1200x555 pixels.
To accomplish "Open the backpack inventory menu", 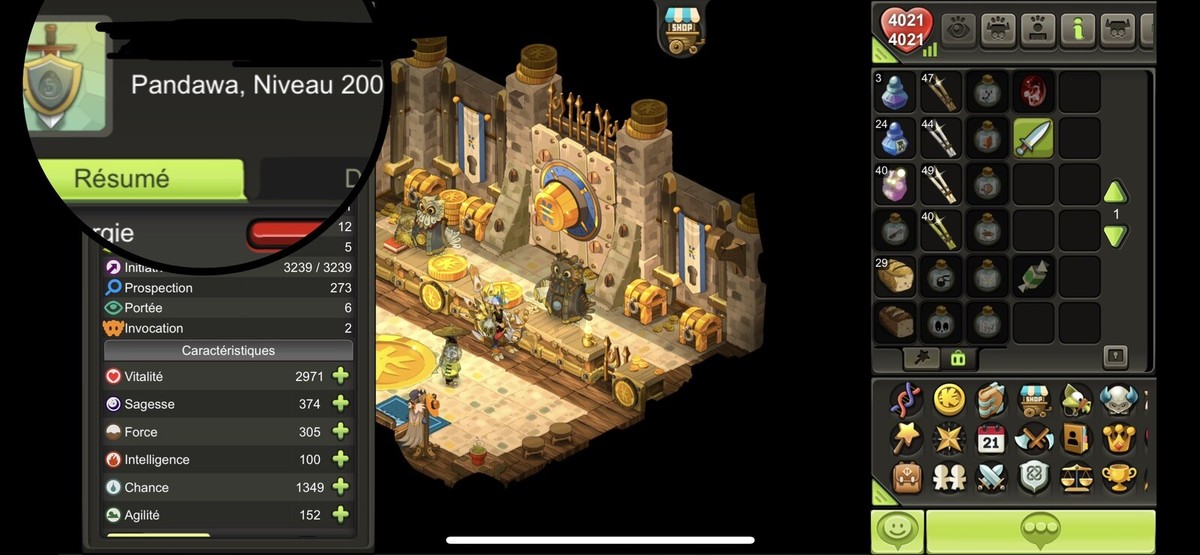I will click(908, 478).
